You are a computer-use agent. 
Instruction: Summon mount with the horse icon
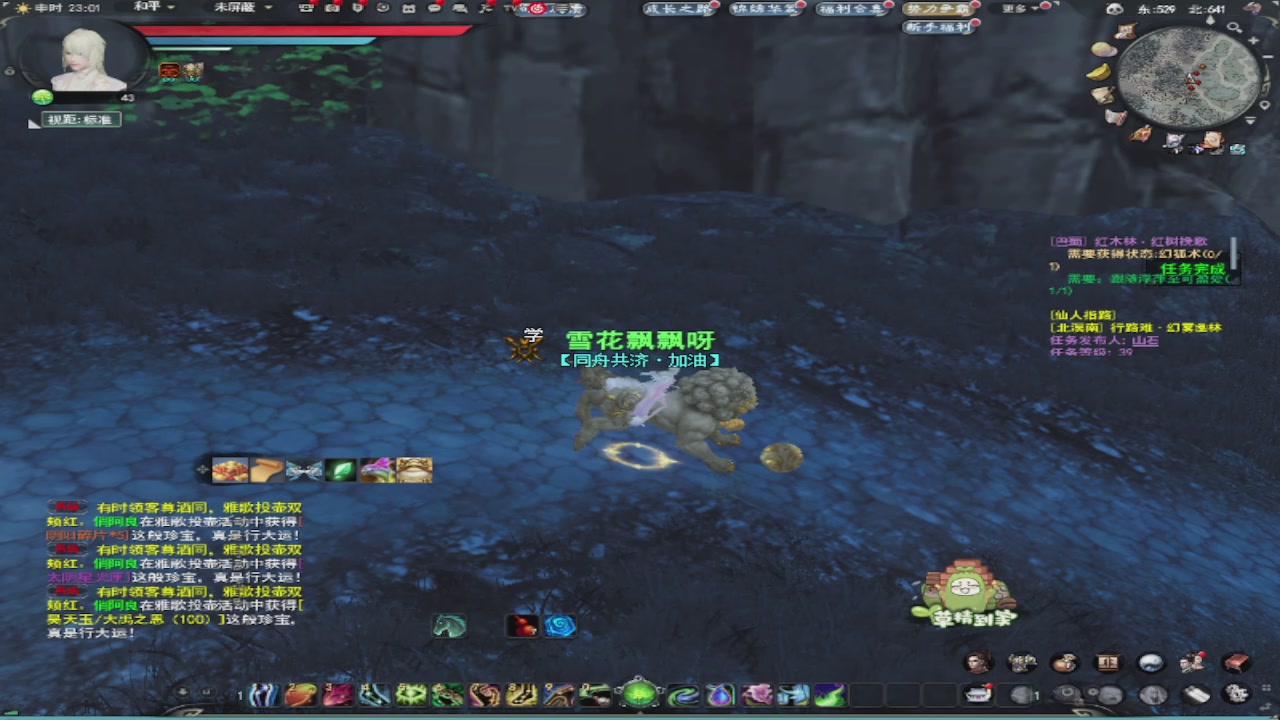pyautogui.click(x=449, y=625)
